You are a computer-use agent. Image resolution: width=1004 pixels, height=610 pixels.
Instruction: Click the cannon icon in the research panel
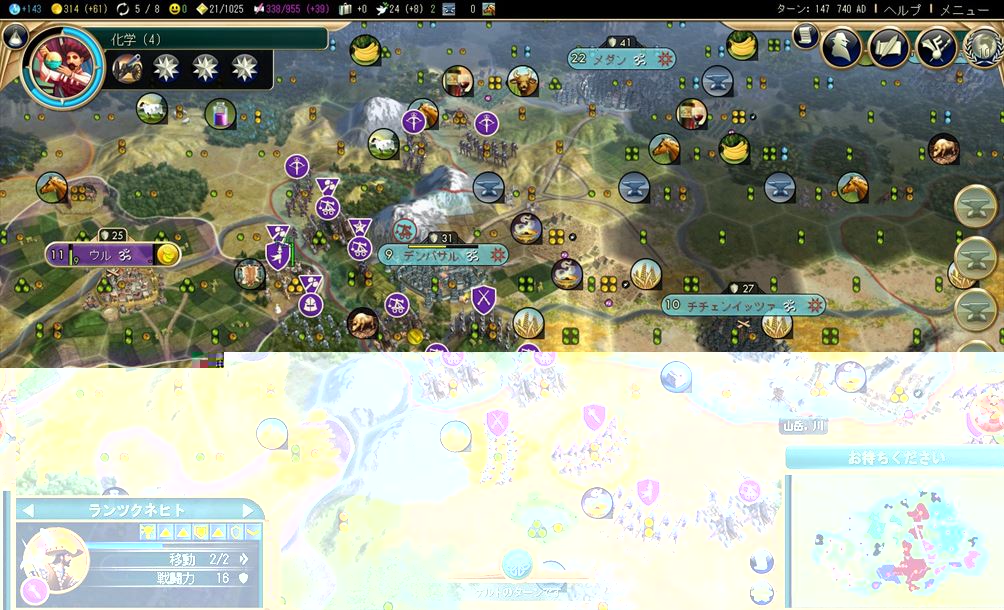click(x=127, y=68)
